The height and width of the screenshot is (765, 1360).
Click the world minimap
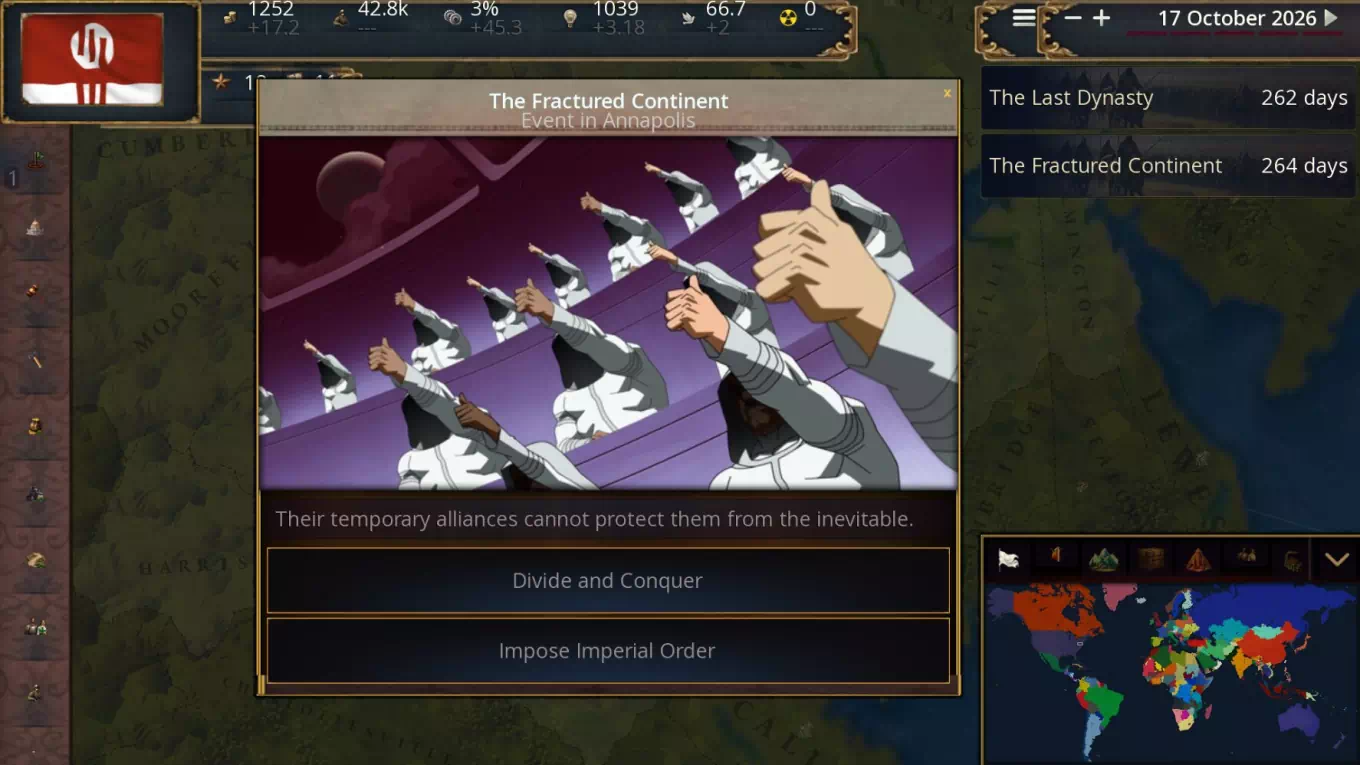click(x=1170, y=670)
